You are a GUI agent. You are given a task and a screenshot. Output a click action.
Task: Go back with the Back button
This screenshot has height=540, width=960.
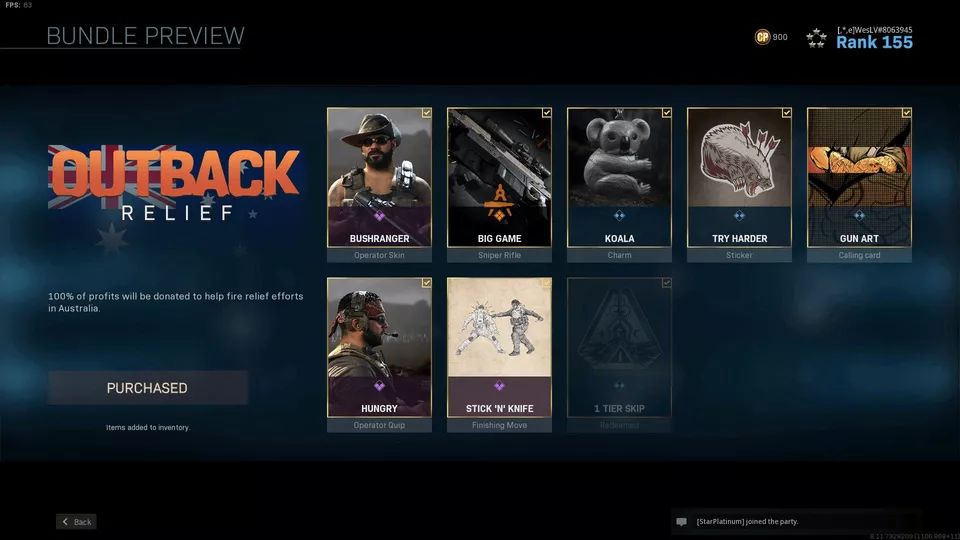[x=76, y=522]
